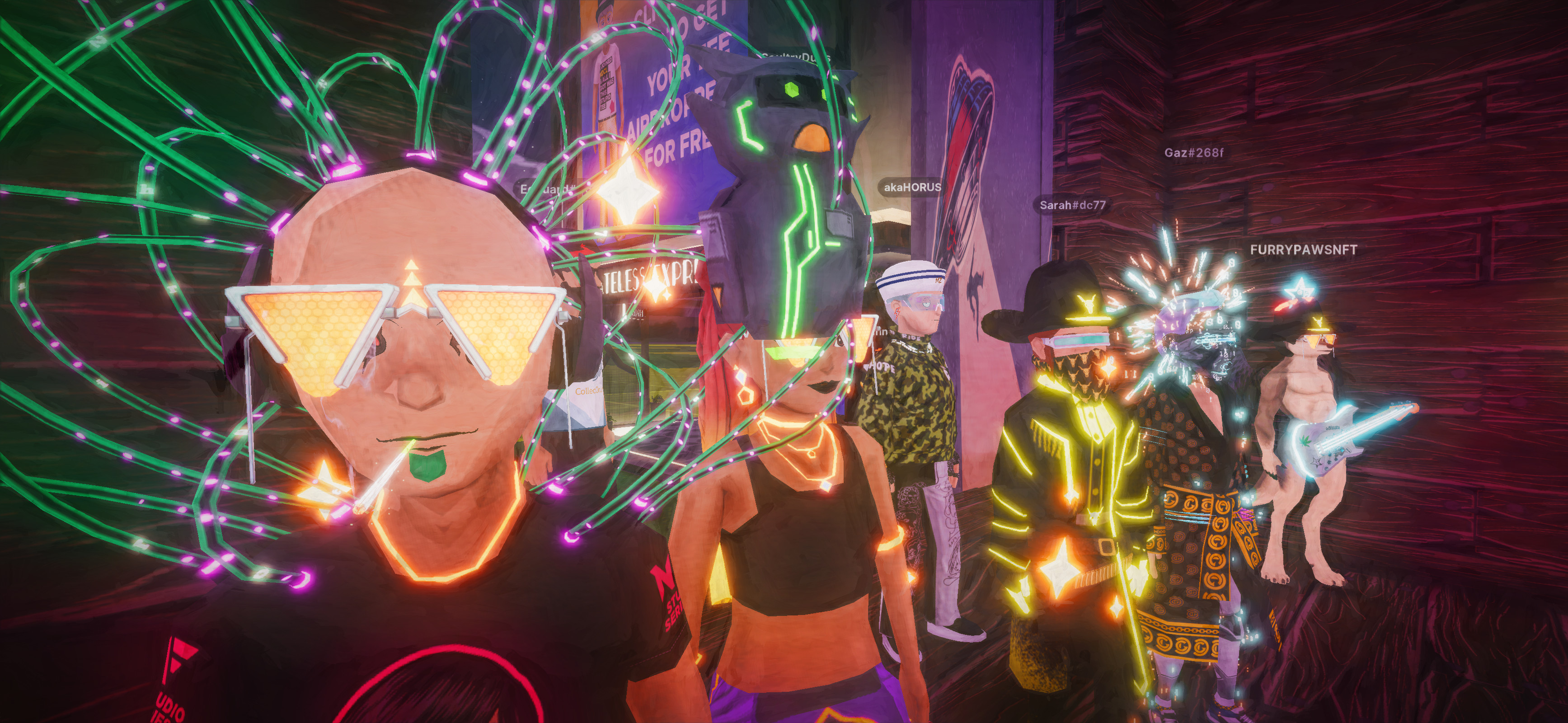Screen dimensions: 1568x723
Task: Open the Sarah#dc77 name tag
Action: [1072, 205]
